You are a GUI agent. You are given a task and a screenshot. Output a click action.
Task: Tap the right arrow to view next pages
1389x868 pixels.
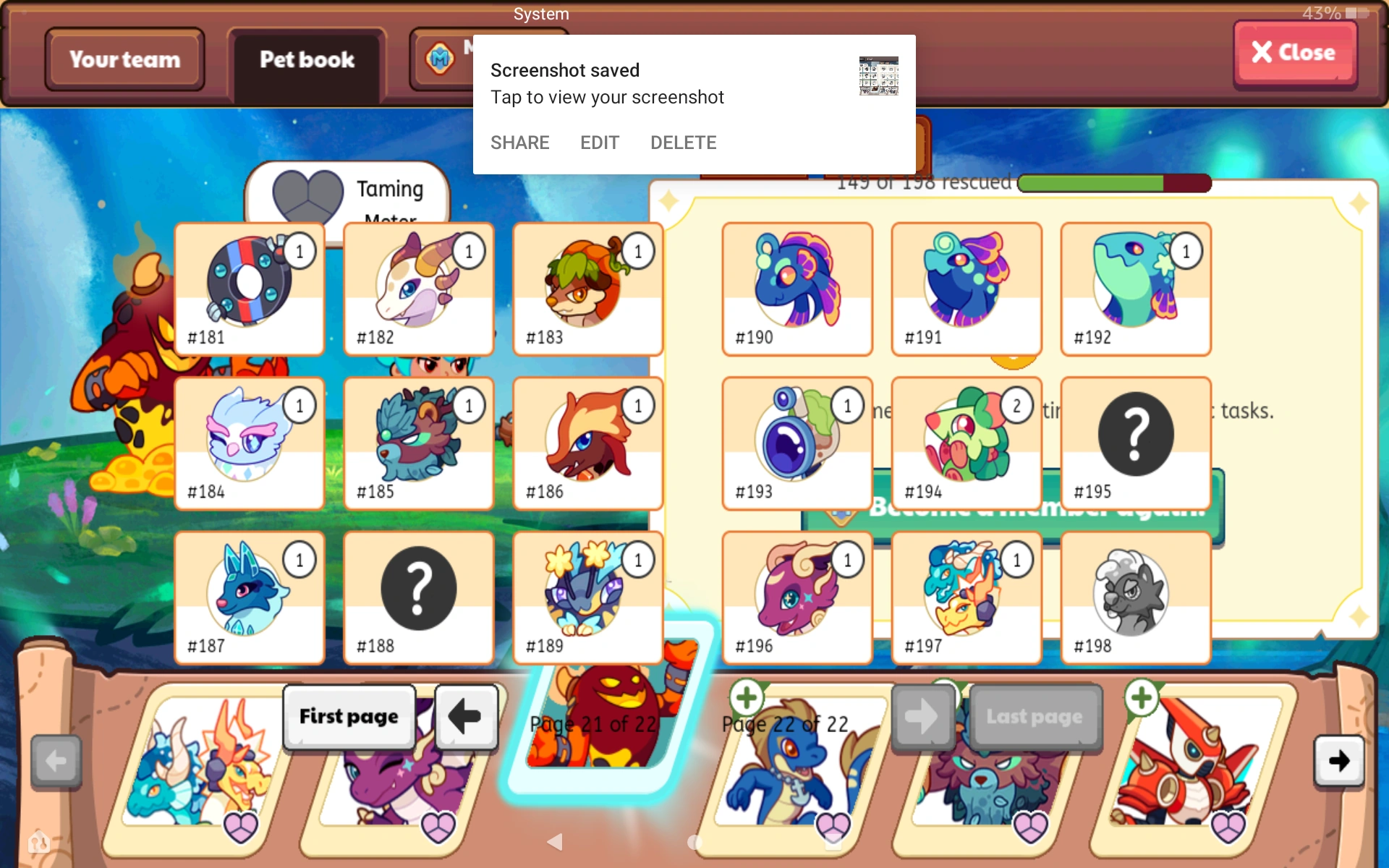click(1339, 761)
